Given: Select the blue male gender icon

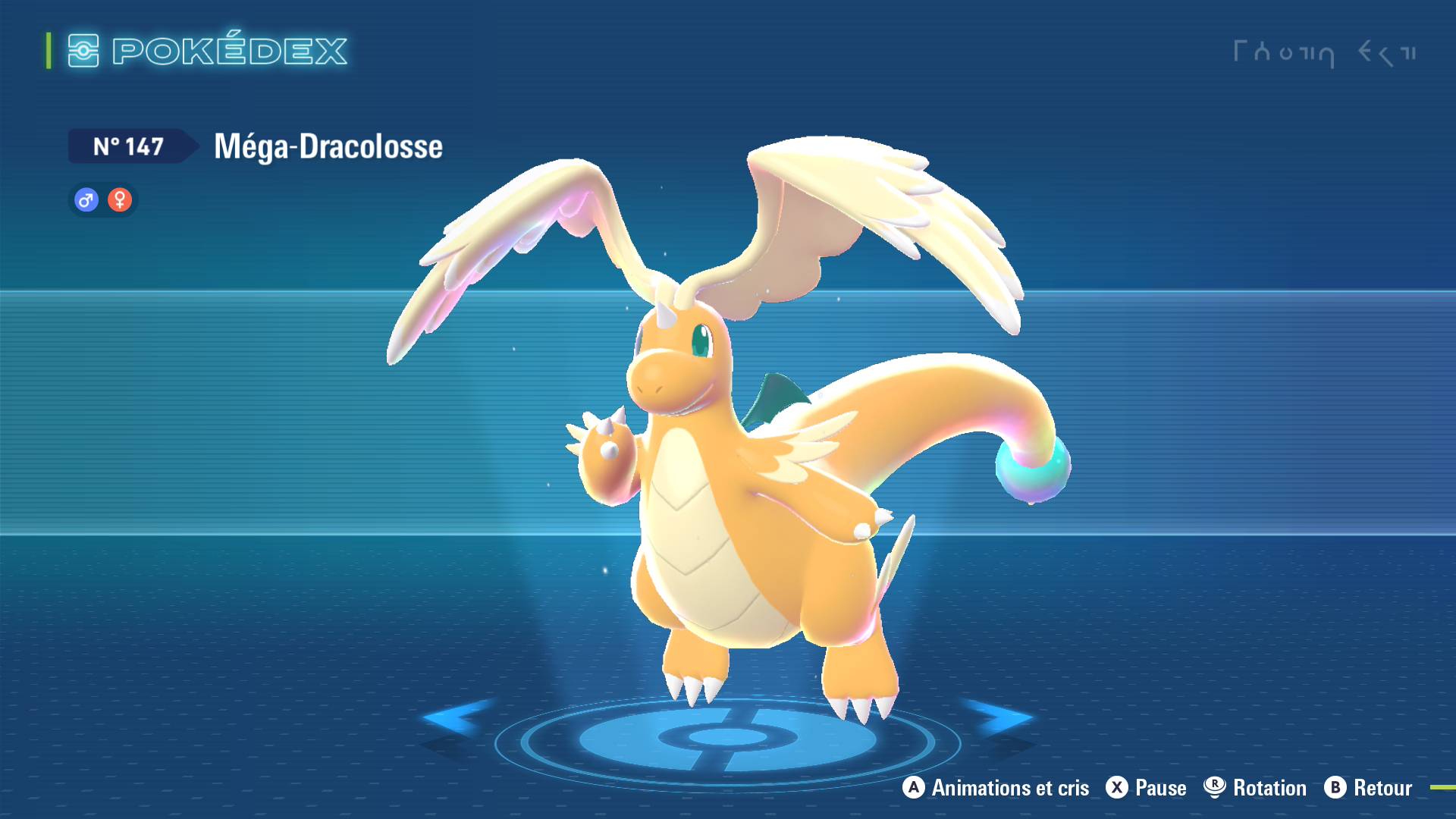Looking at the screenshot, I should point(86,200).
